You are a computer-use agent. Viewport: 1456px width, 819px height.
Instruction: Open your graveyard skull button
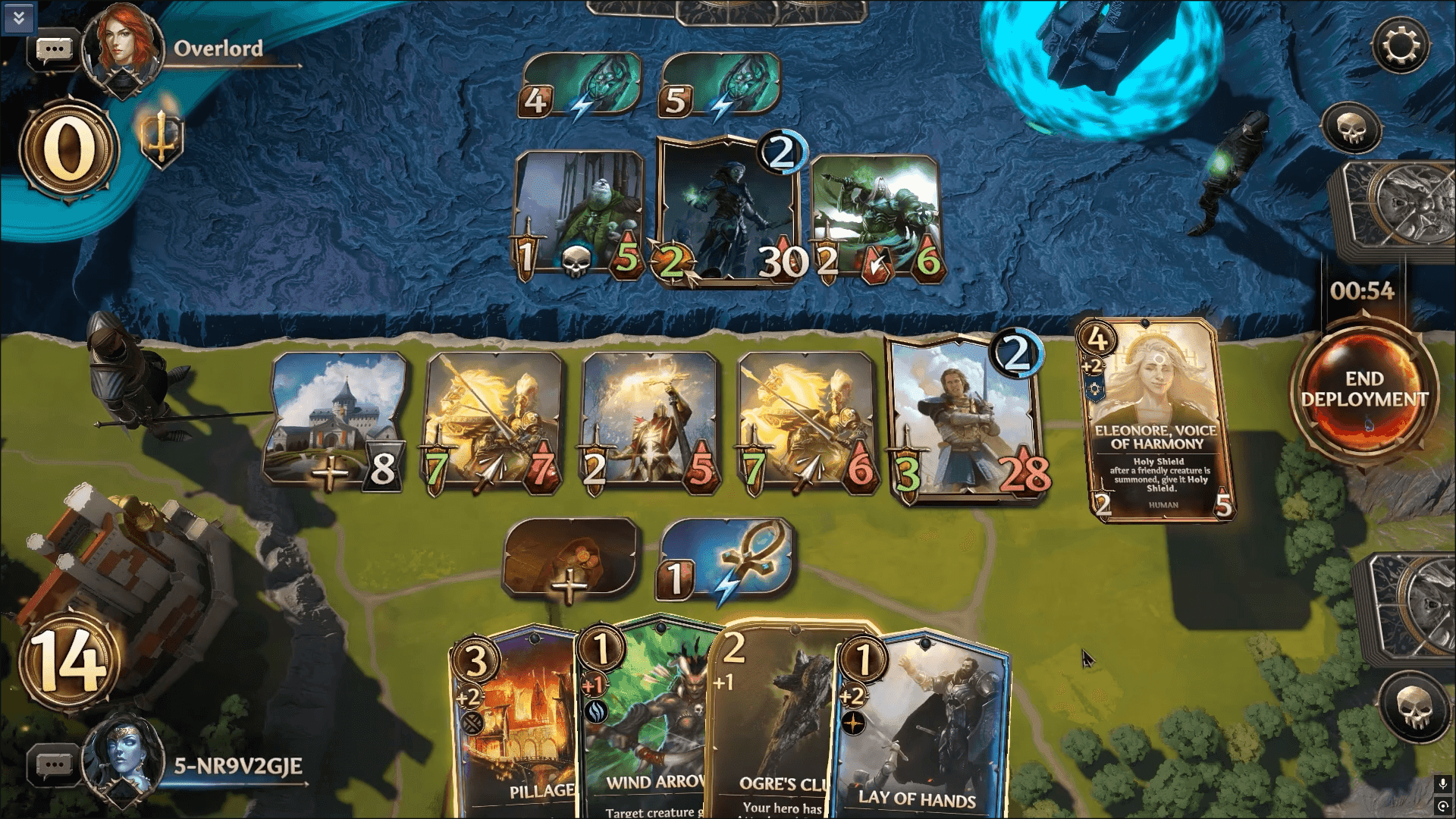[1414, 705]
